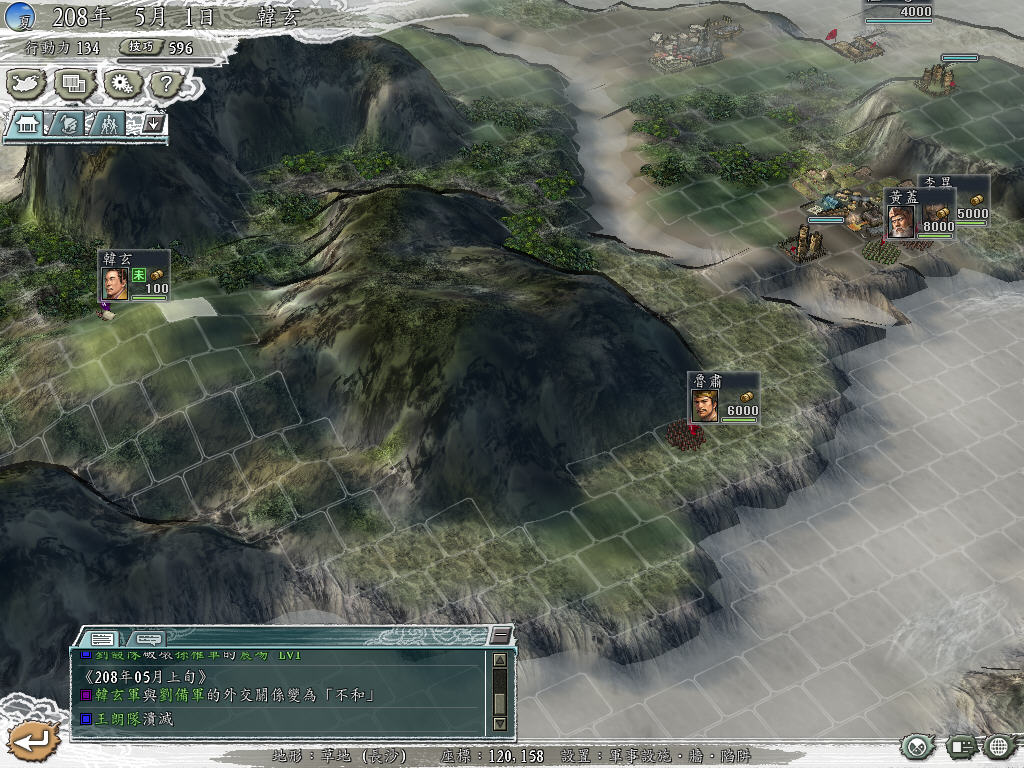Image resolution: width=1024 pixels, height=768 pixels.
Task: Click the orange end-turn return arrow
Action: tap(34, 741)
